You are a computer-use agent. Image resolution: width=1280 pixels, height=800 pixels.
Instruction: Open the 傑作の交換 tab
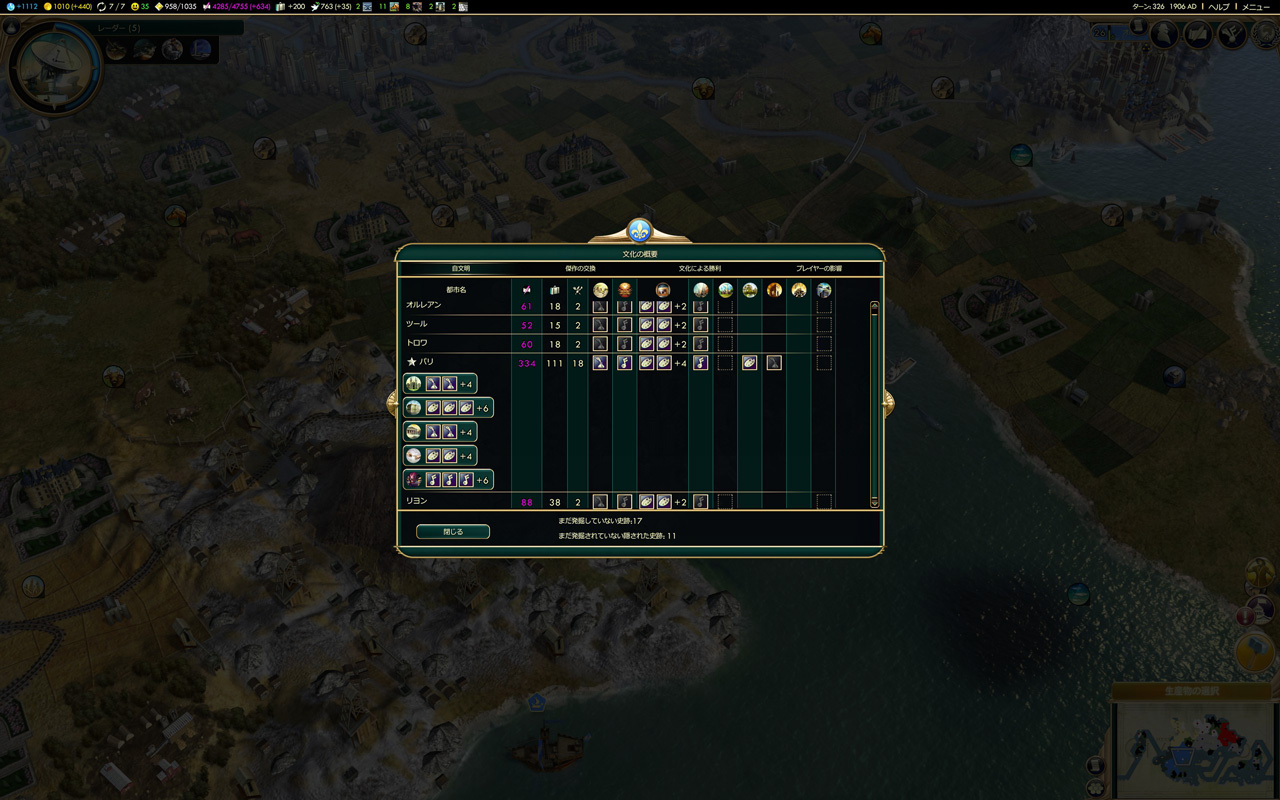click(x=580, y=269)
